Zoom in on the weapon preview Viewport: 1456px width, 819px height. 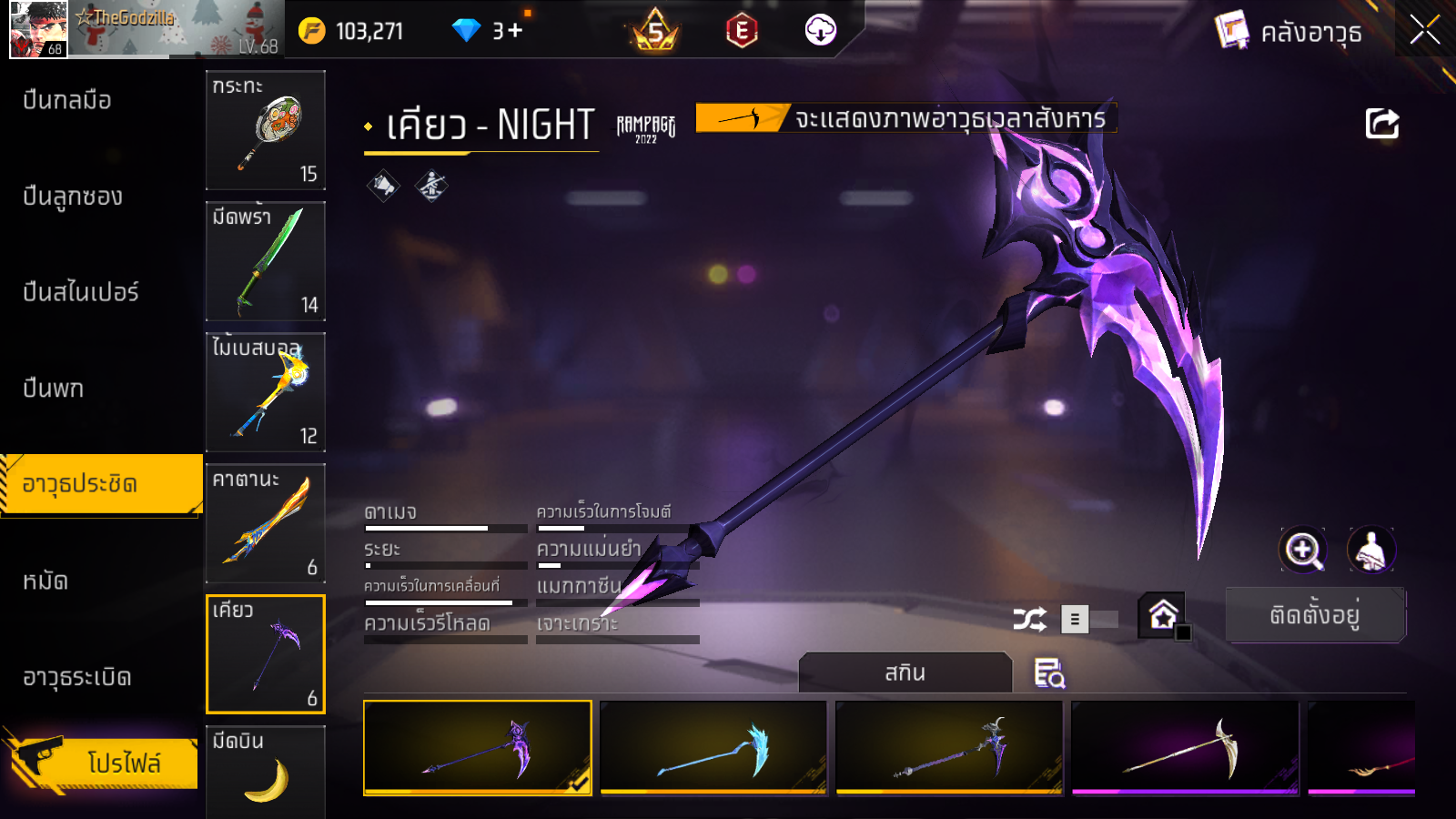coord(1302,550)
